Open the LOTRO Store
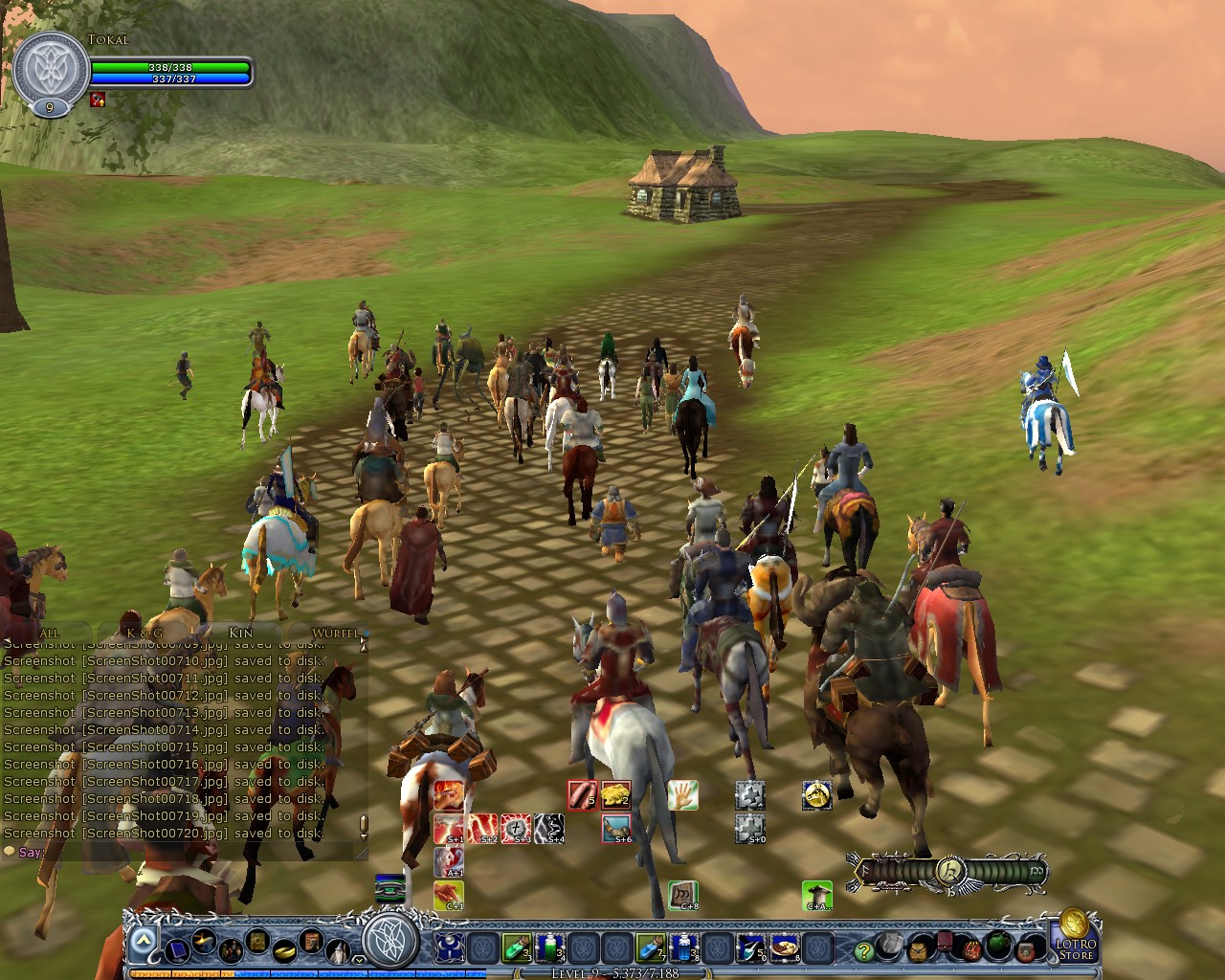The image size is (1225, 980). [x=1075, y=949]
